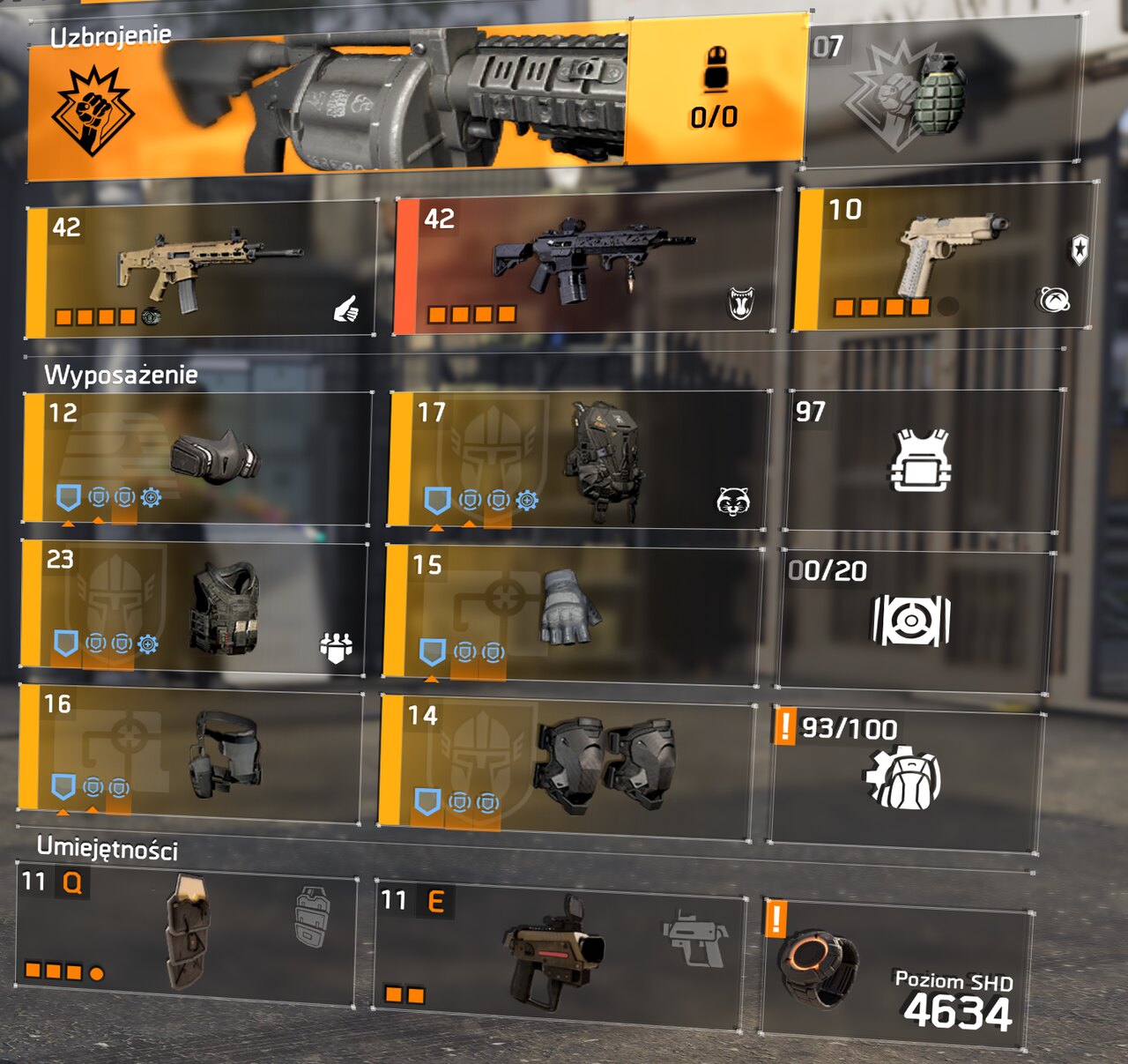Open the backpack gear slot

click(576, 459)
